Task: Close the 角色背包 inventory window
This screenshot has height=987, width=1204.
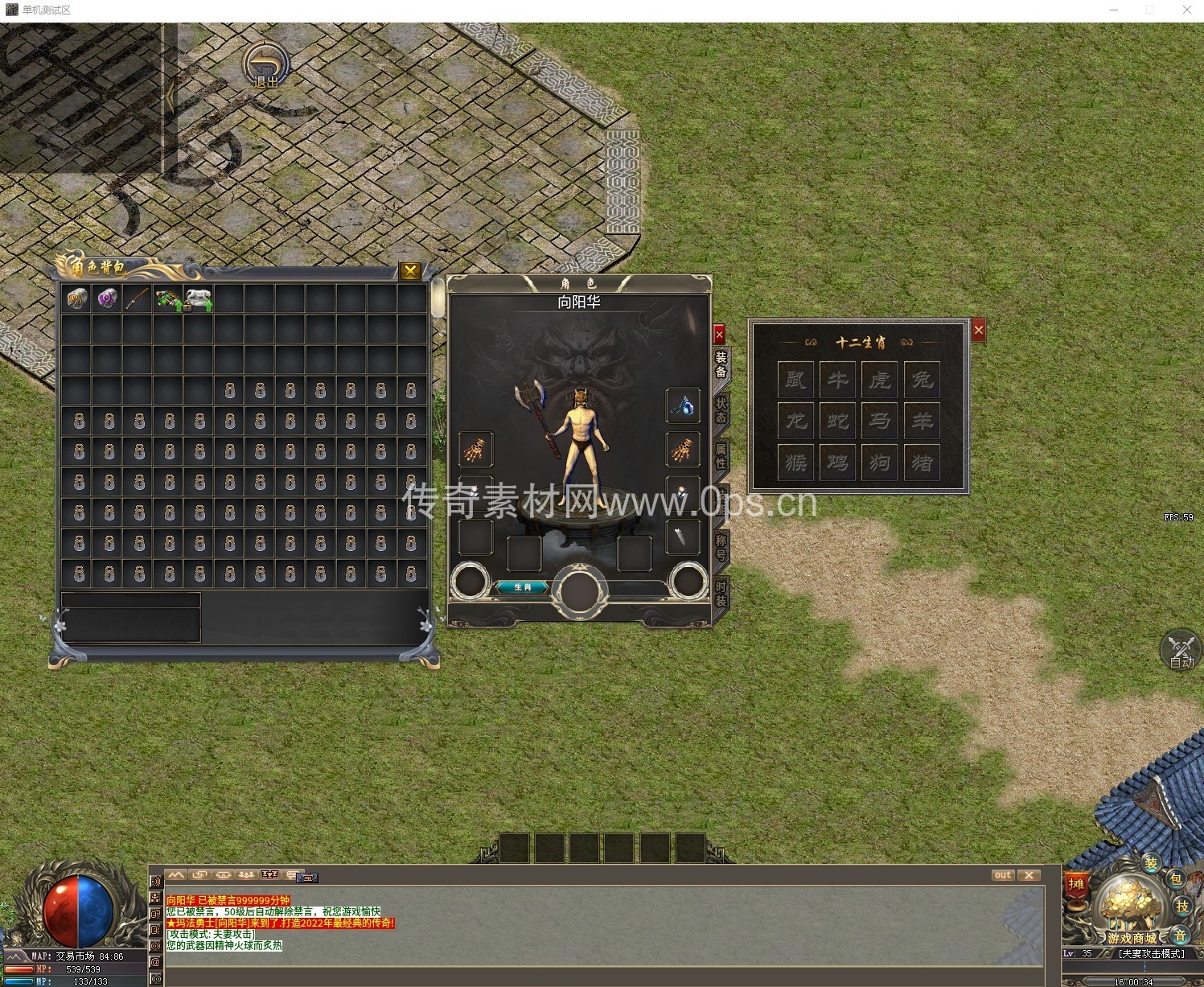Action: [x=410, y=271]
